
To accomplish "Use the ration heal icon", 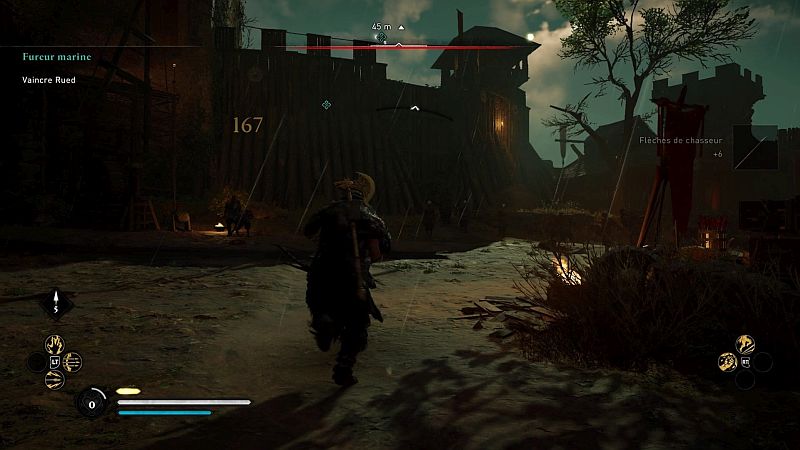I will point(92,403).
